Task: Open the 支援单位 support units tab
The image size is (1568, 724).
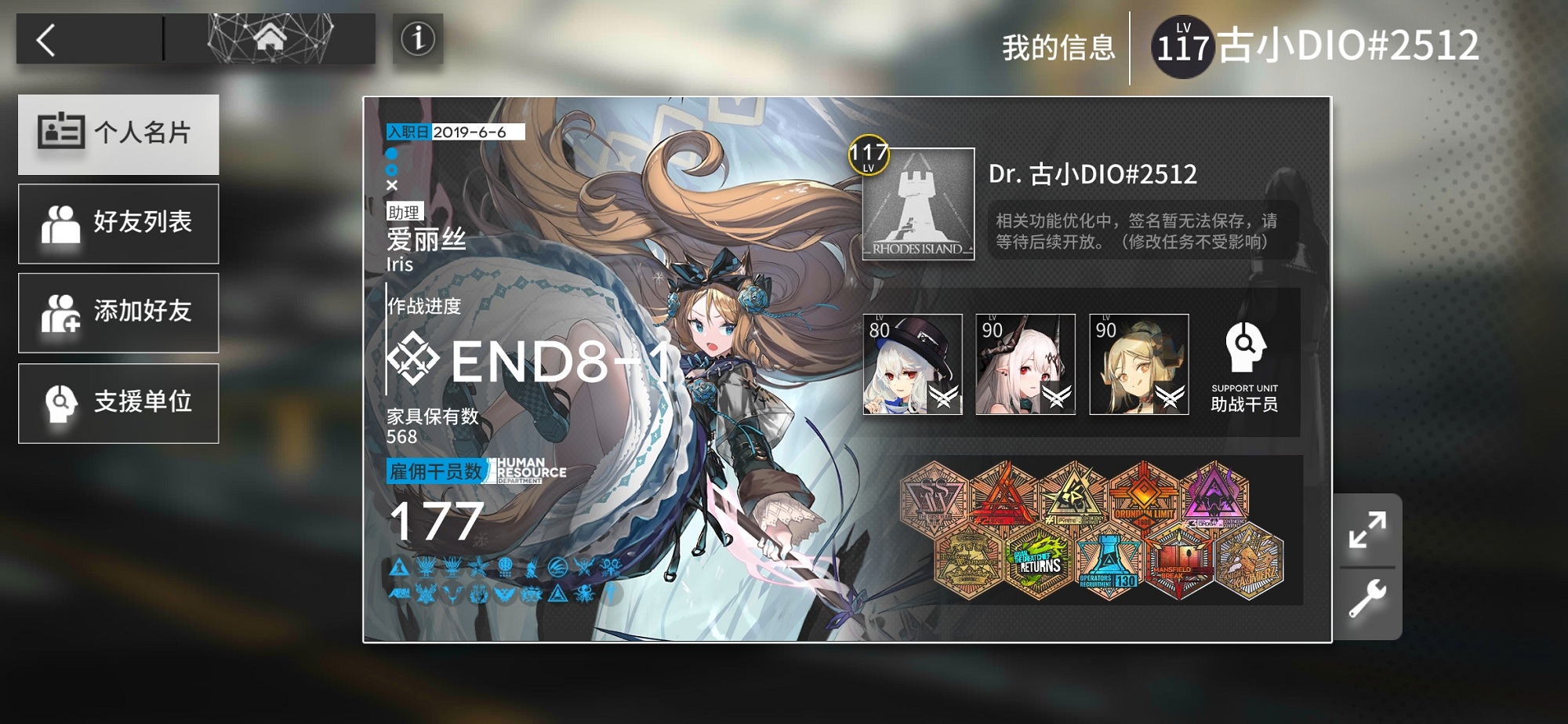Action: 118,402
